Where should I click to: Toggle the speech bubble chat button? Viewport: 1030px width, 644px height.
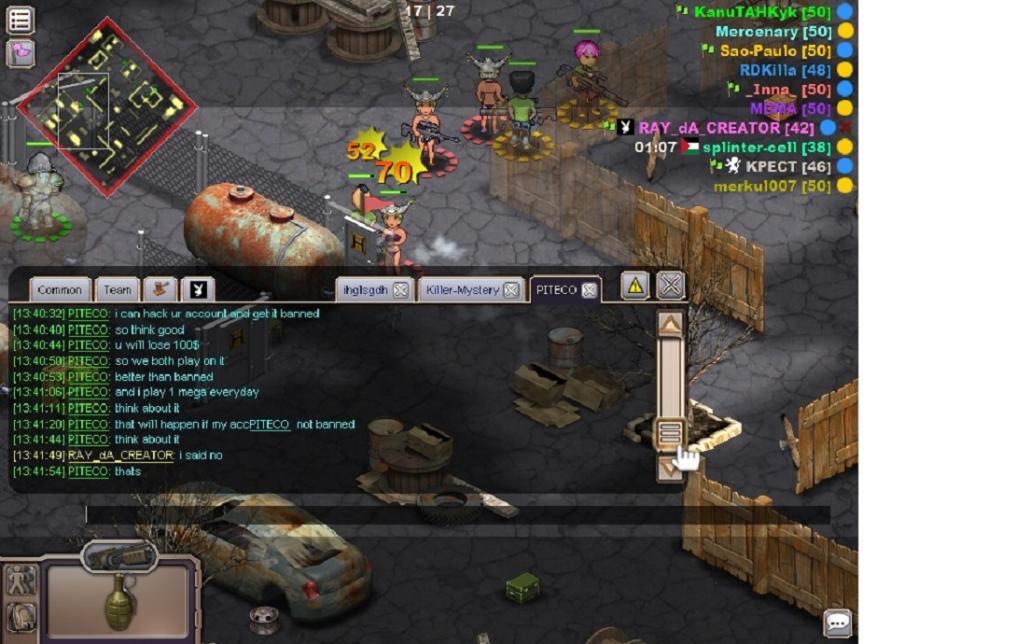pos(837,623)
